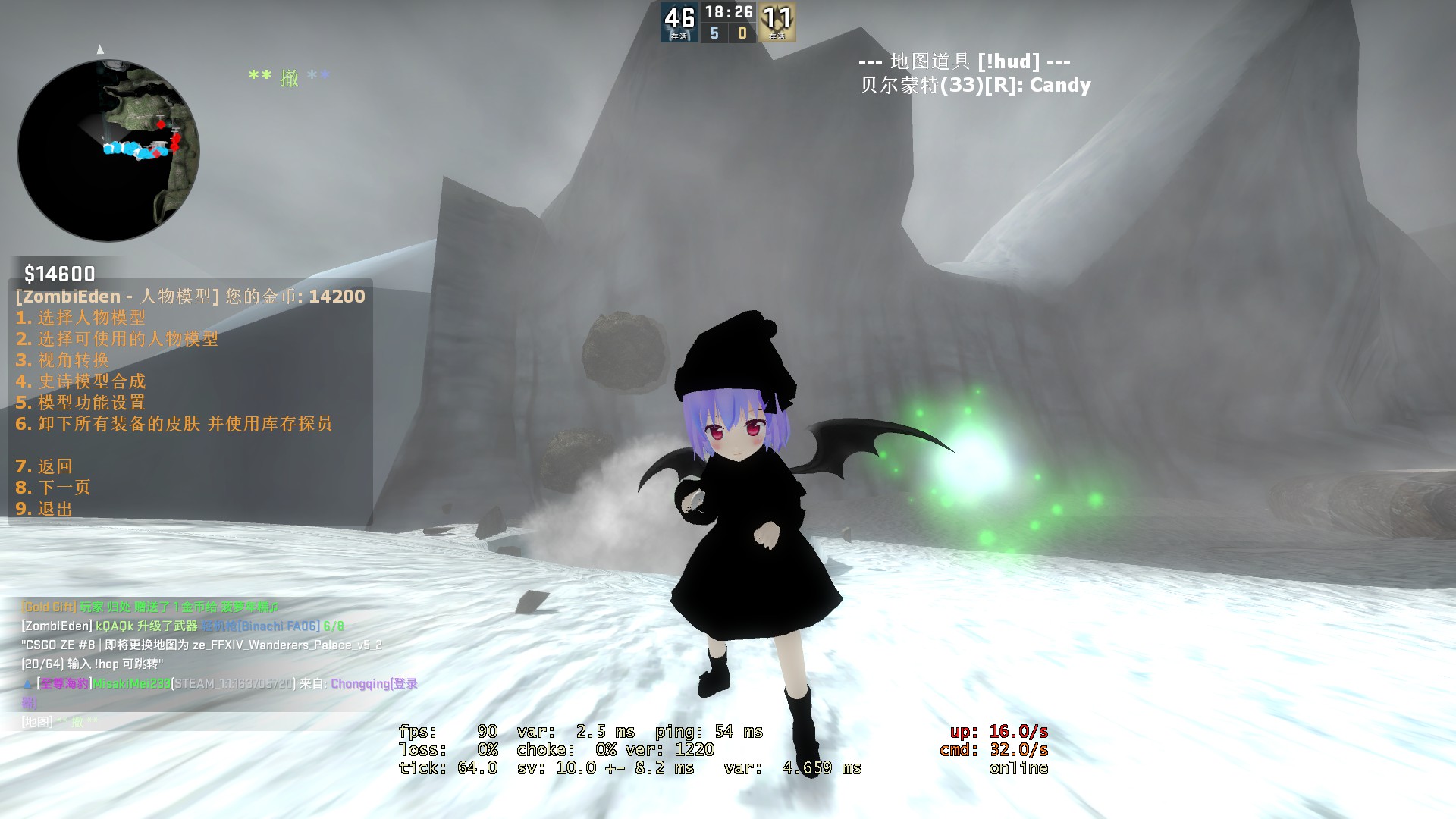Choose menu option 1 选择人物模型
This screenshot has width=1456, height=819.
[80, 318]
